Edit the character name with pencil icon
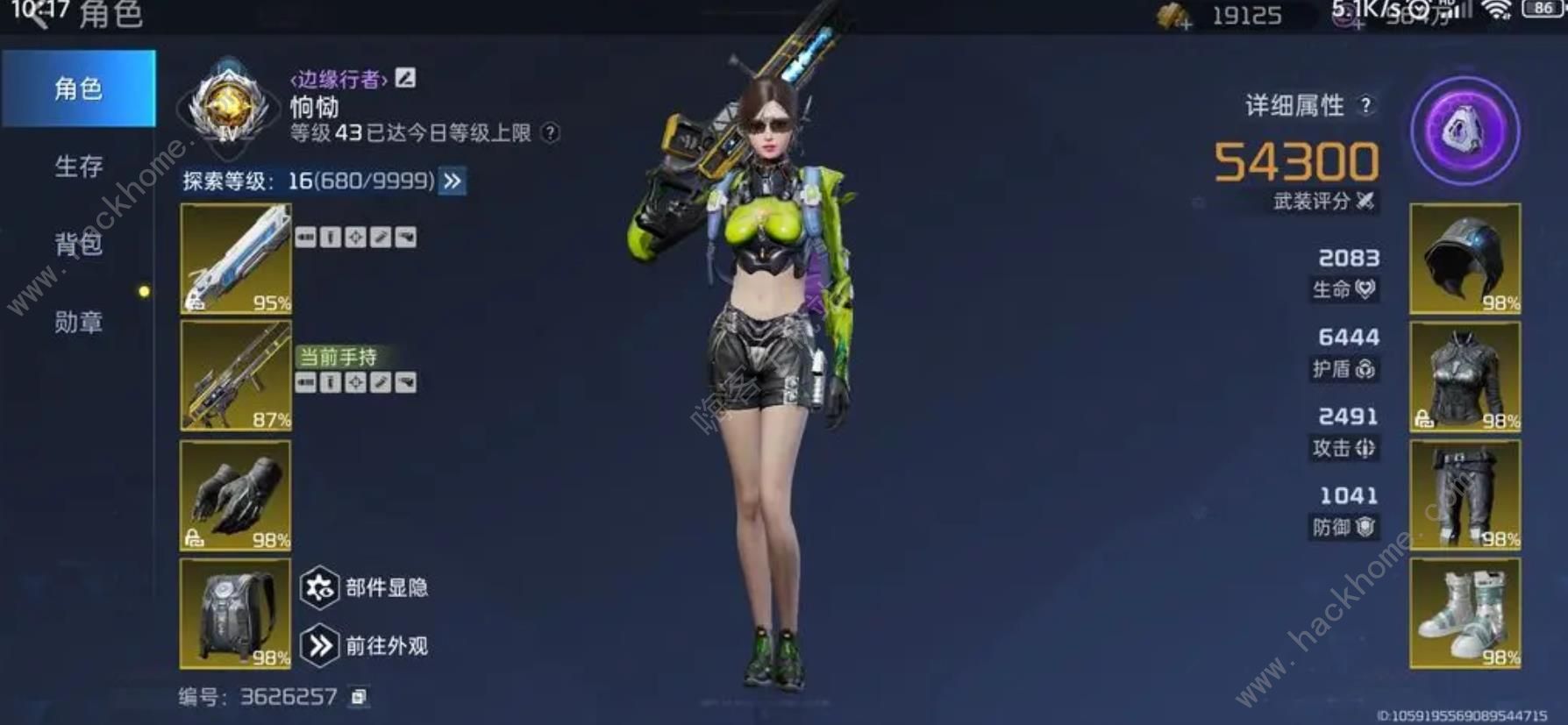The width and height of the screenshot is (1568, 725). (x=405, y=78)
